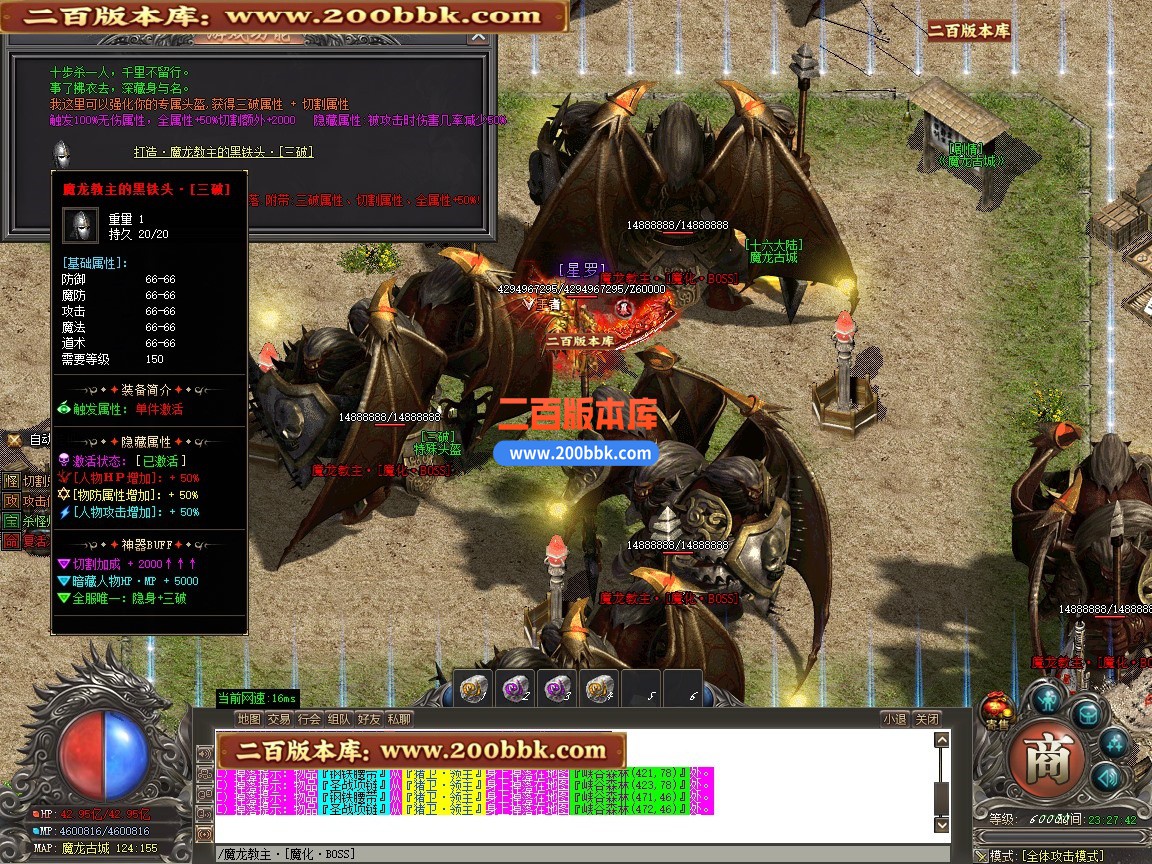Switch to 私聊 private chat

coord(399,719)
